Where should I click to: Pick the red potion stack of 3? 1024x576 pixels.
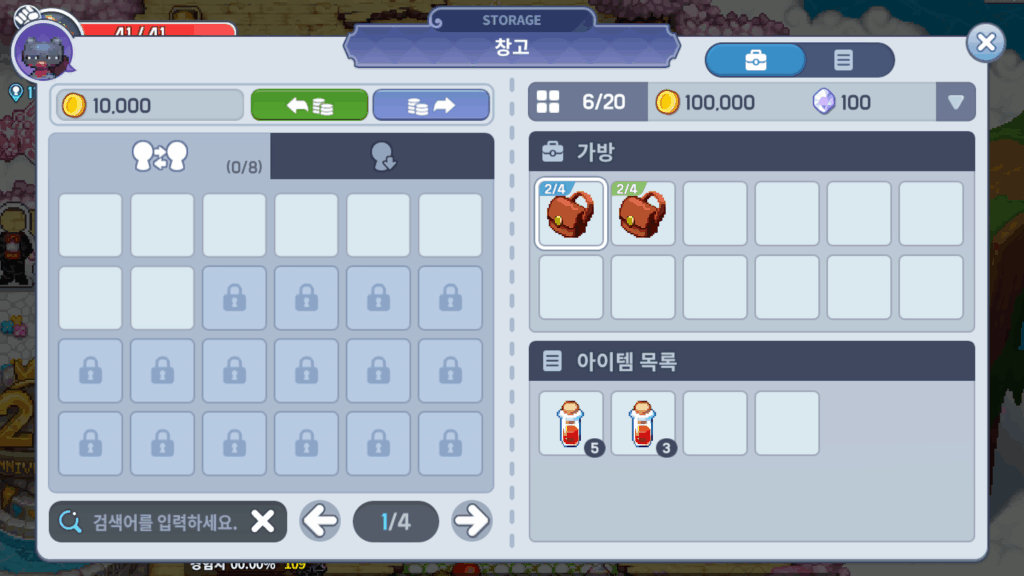tap(643, 423)
